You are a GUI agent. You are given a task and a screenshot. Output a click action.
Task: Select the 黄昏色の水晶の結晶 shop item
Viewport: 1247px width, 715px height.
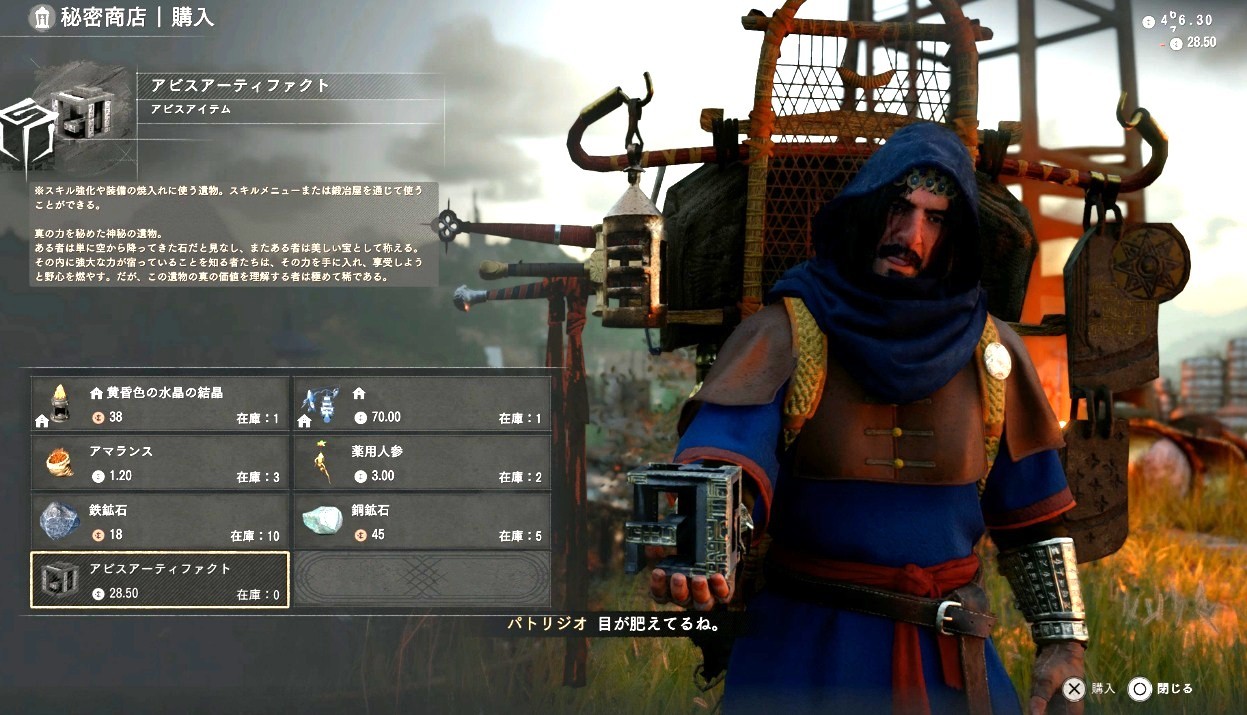[160, 404]
